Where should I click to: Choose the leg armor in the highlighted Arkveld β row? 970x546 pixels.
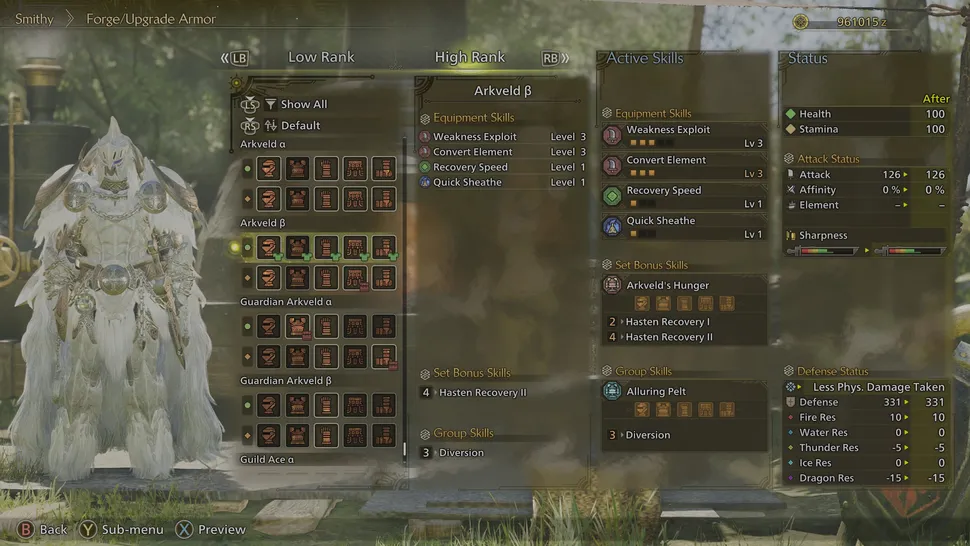(384, 247)
